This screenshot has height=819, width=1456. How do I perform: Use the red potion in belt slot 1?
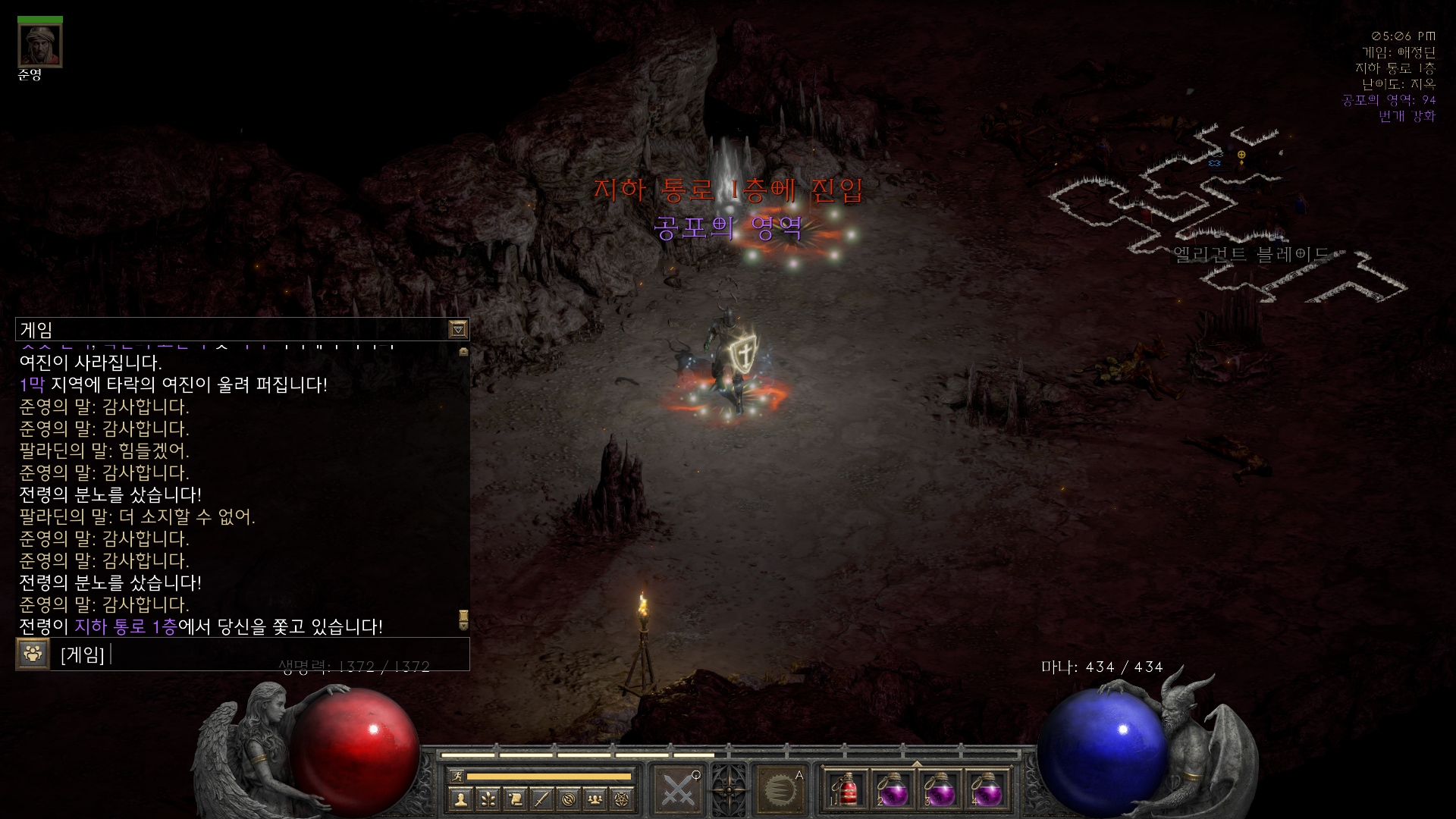848,790
